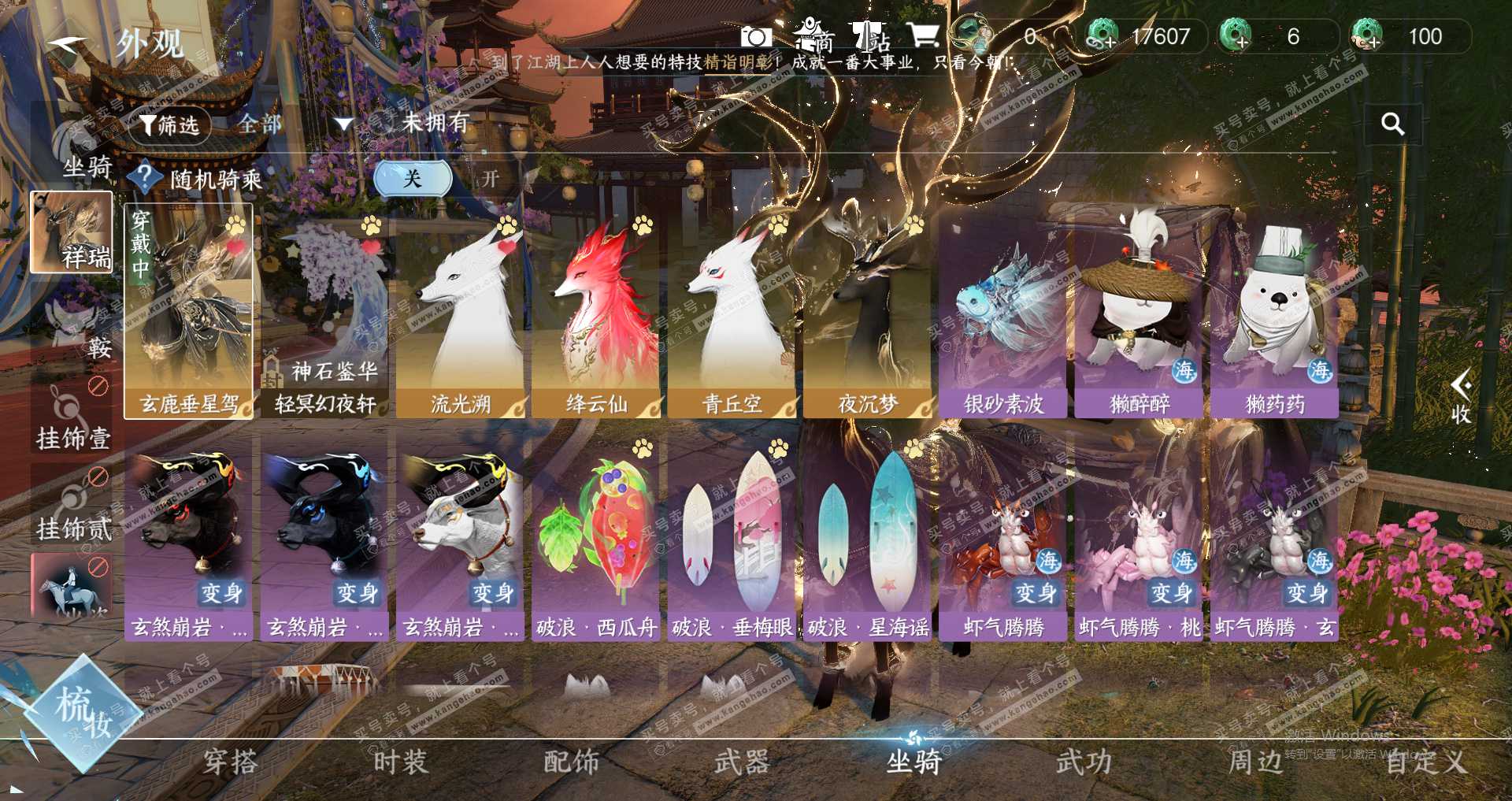This screenshot has width=1512, height=801.
Task: Select the 獭醉醉 otter mount
Action: [x=1139, y=315]
